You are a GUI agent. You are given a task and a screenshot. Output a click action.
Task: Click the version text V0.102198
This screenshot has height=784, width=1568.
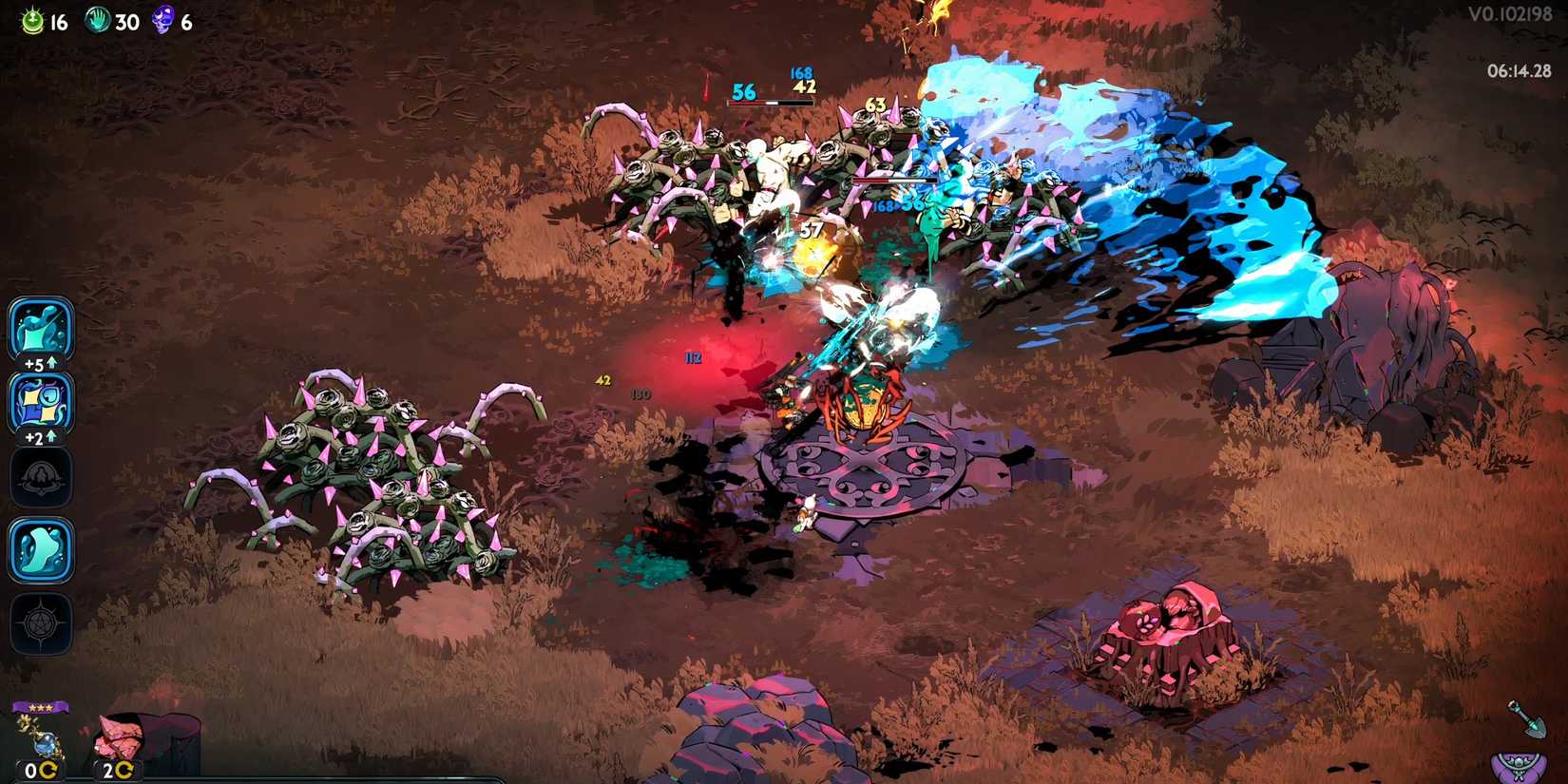point(1513,15)
